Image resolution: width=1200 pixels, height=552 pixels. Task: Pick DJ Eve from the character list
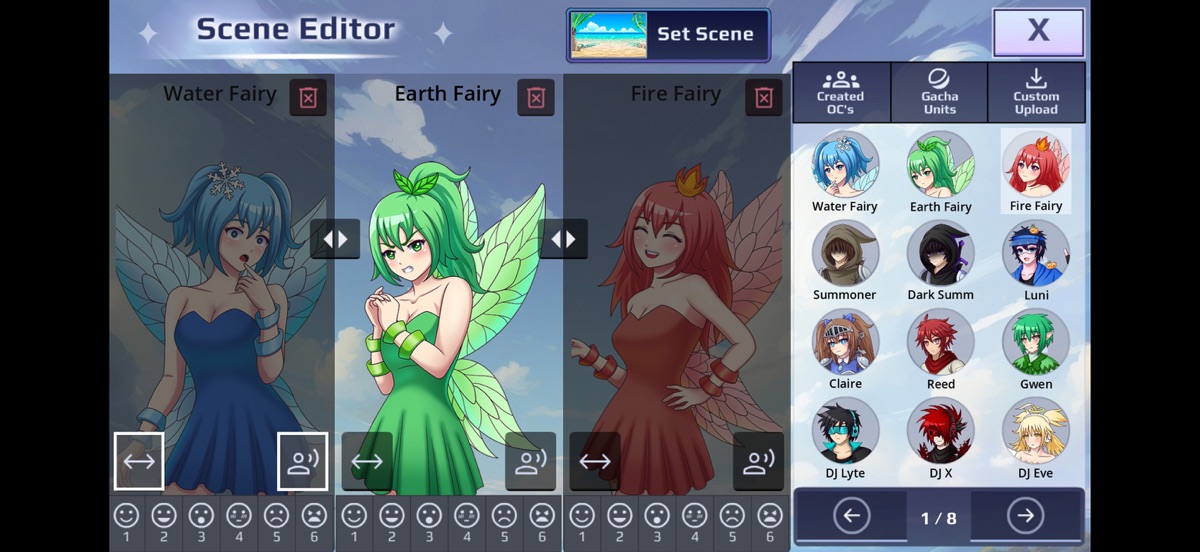click(x=1036, y=432)
